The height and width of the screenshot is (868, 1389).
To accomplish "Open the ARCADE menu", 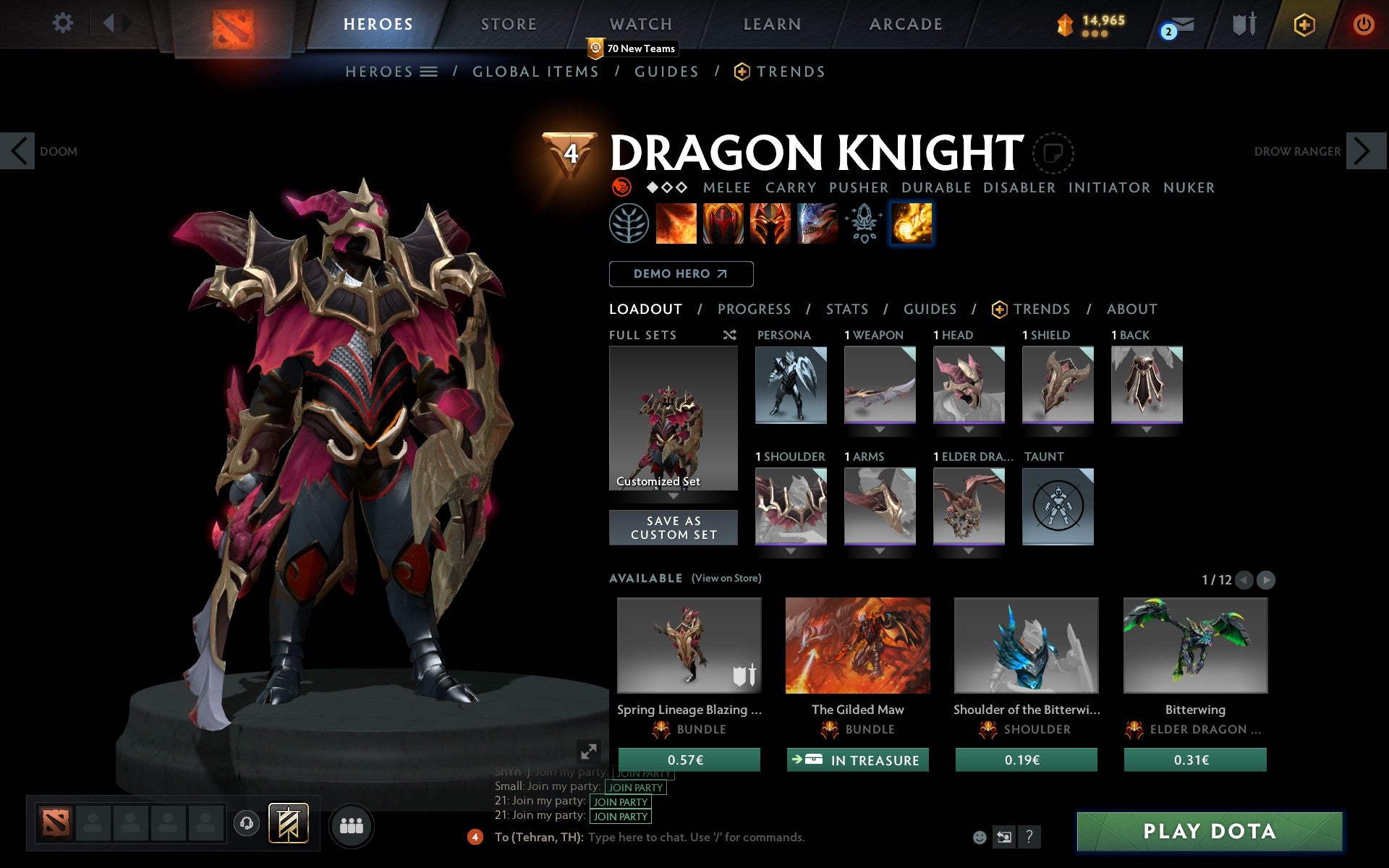I will [x=905, y=24].
